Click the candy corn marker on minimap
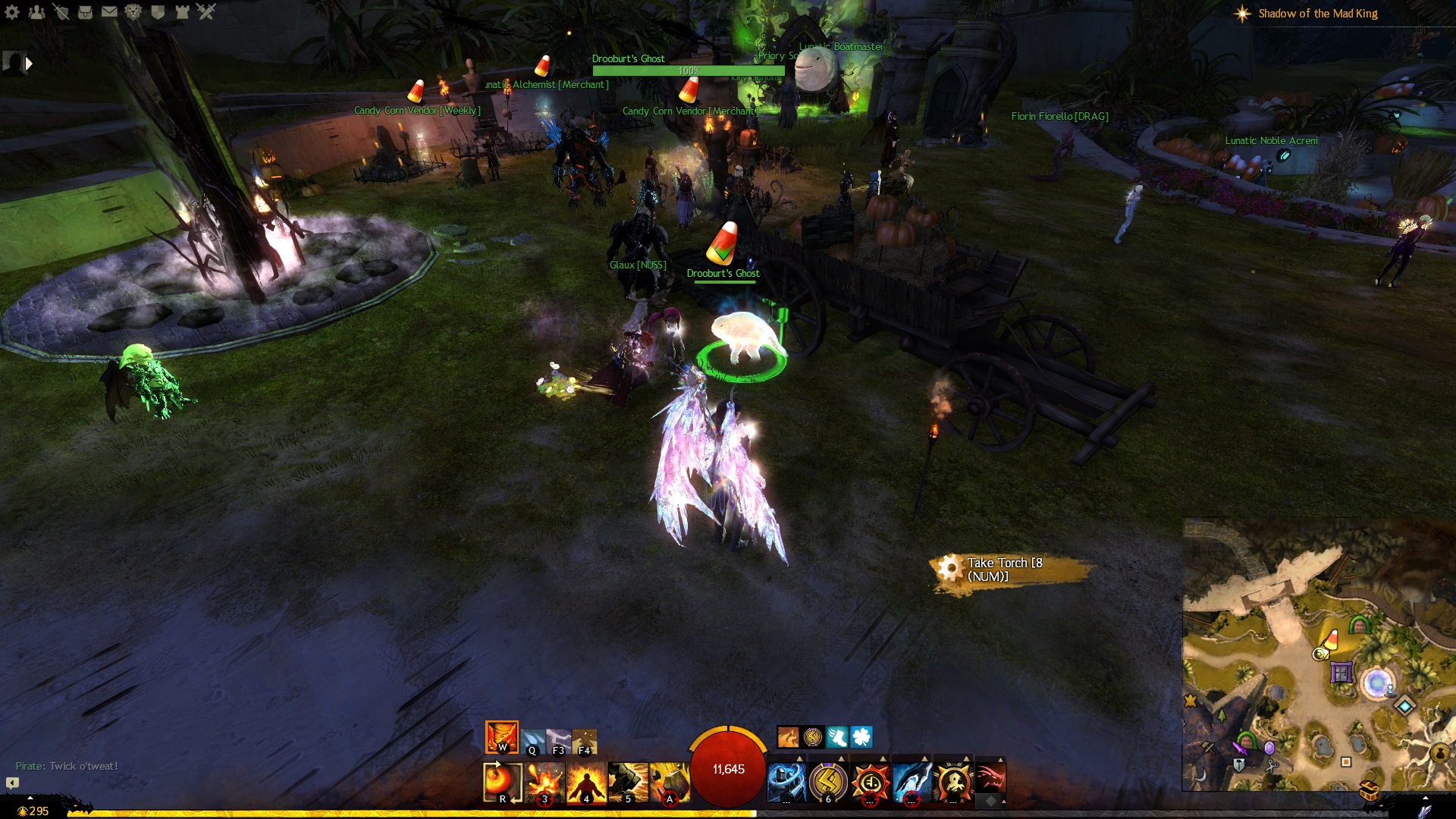This screenshot has height=819, width=1456. point(1332,639)
